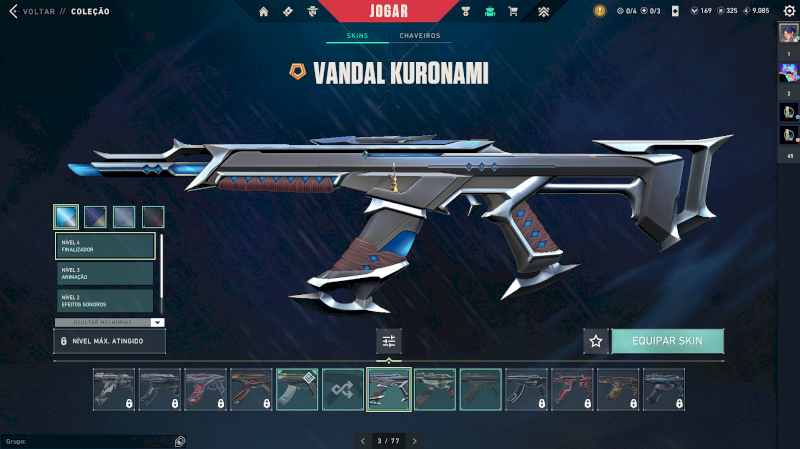Go to next page of skins
Viewport: 800px width, 449px height.
tap(415, 440)
